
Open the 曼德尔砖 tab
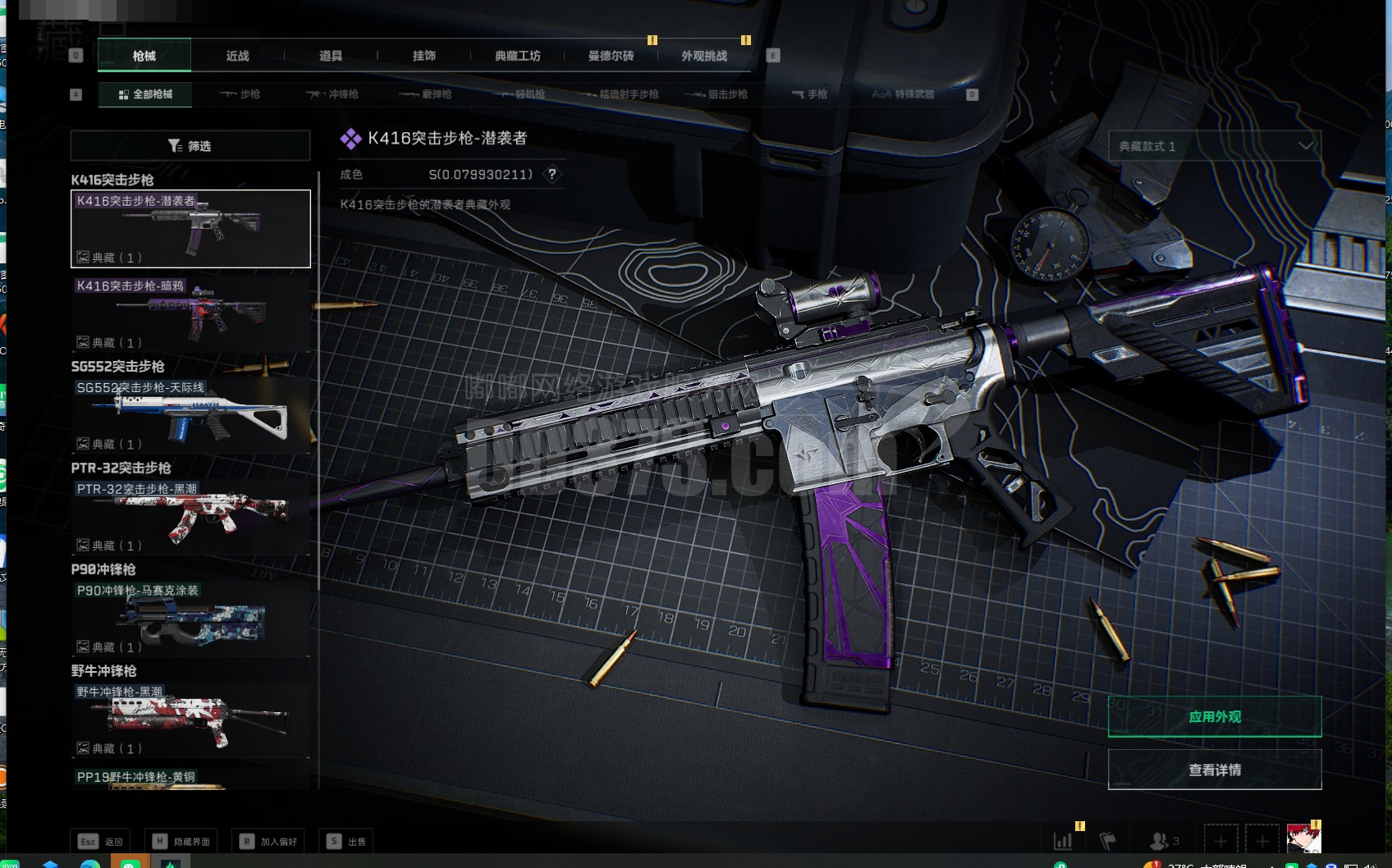click(611, 56)
